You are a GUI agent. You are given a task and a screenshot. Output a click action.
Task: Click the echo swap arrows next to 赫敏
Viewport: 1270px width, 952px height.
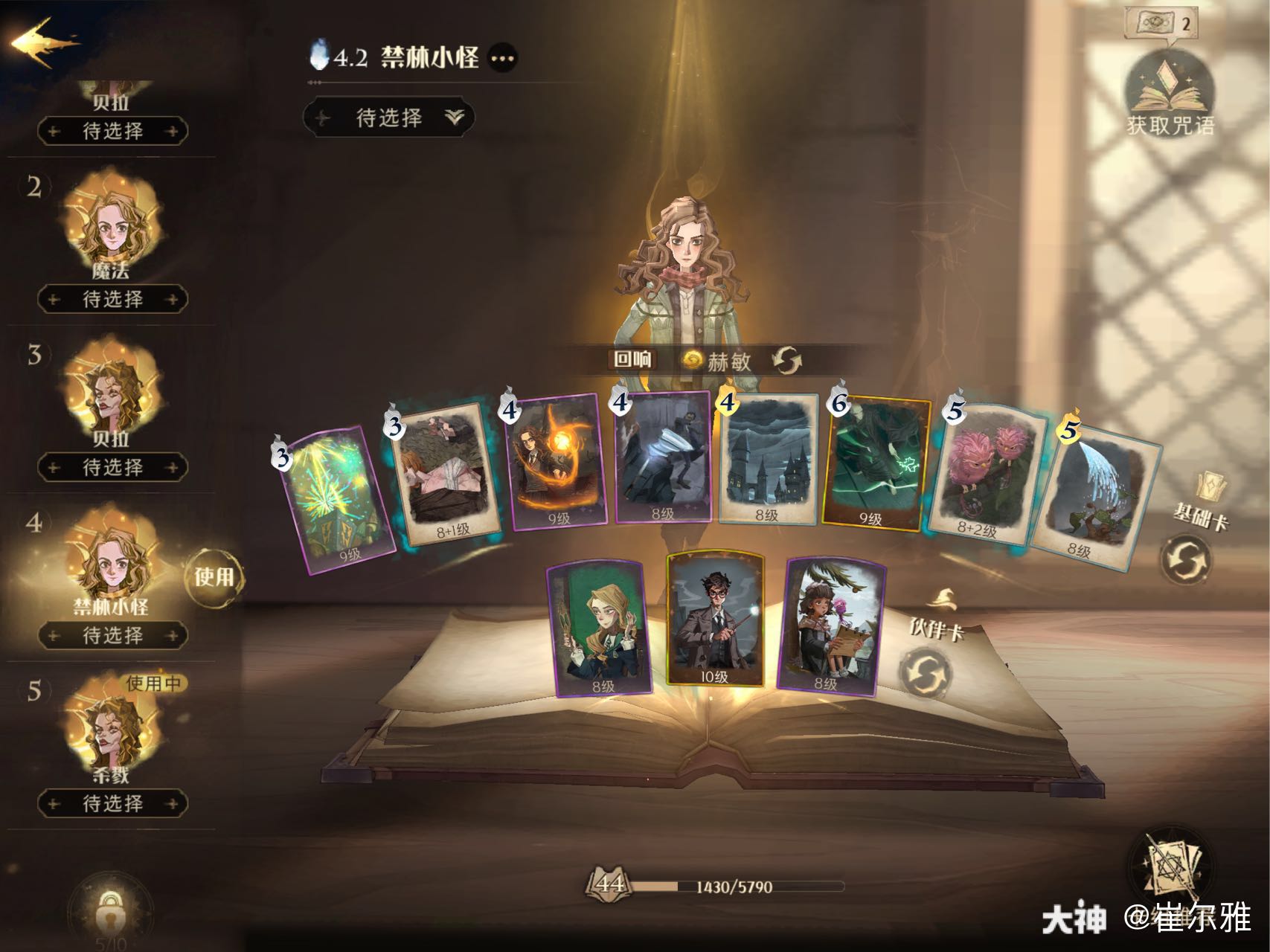(x=786, y=361)
